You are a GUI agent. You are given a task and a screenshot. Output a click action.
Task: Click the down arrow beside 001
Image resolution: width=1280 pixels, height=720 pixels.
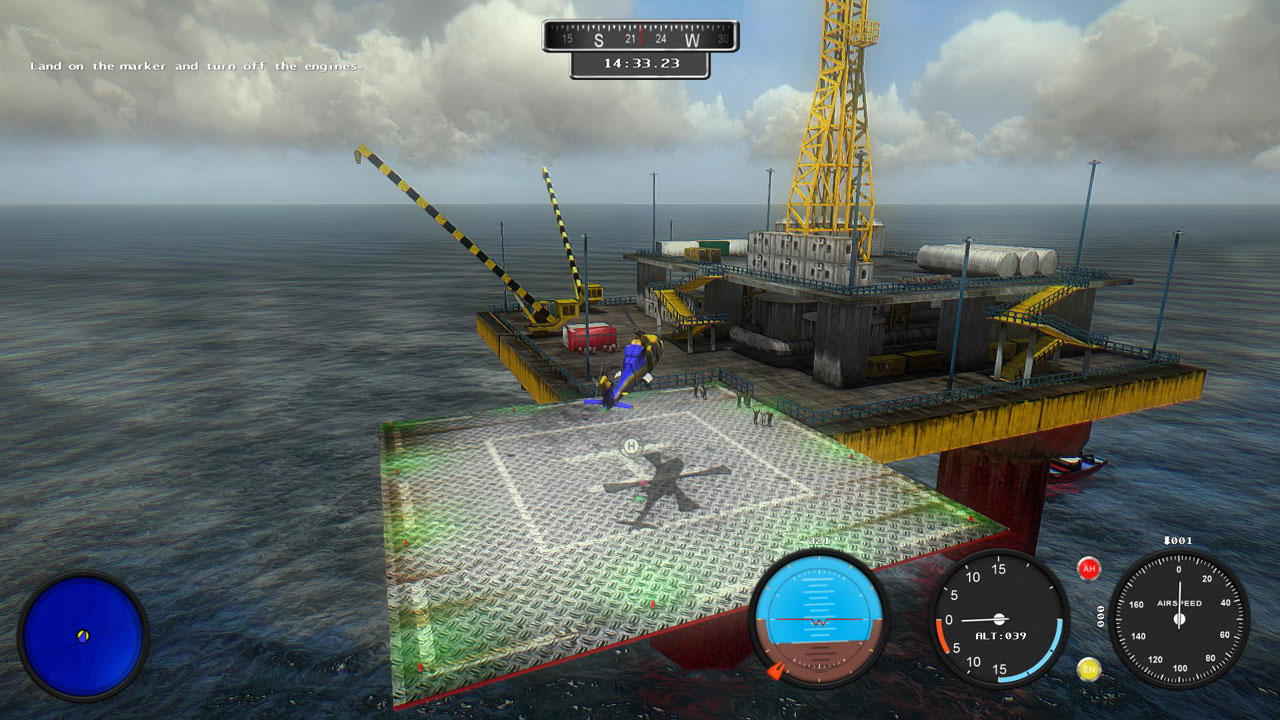(1167, 540)
